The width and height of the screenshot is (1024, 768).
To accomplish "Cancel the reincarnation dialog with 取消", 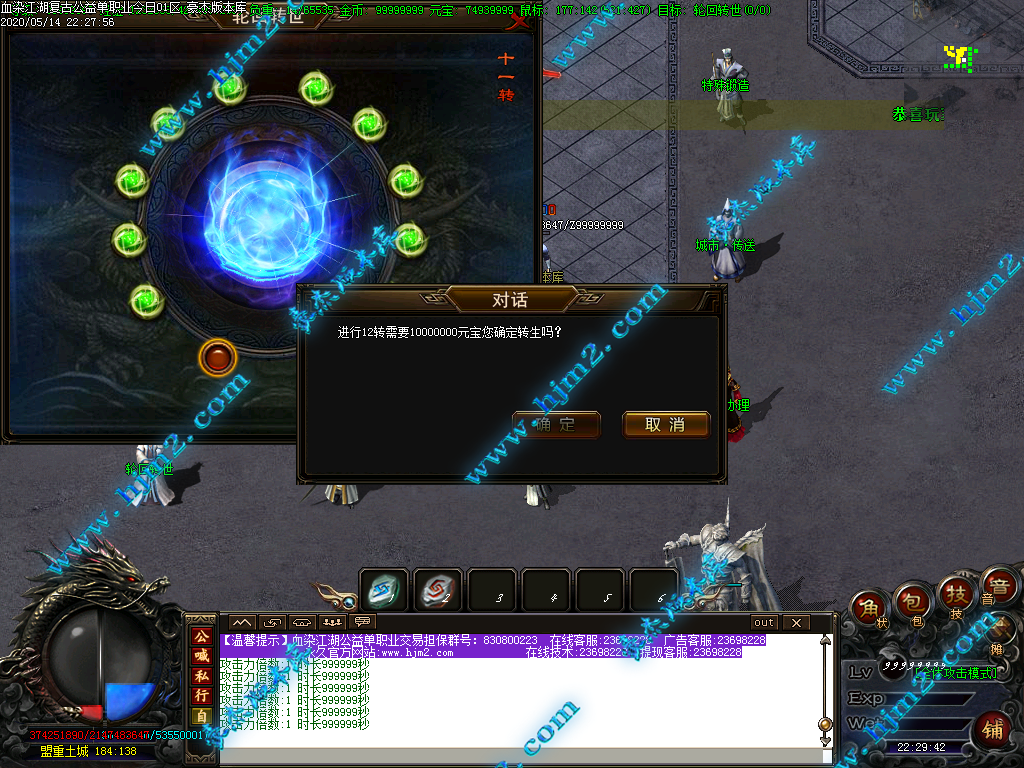I will point(665,425).
